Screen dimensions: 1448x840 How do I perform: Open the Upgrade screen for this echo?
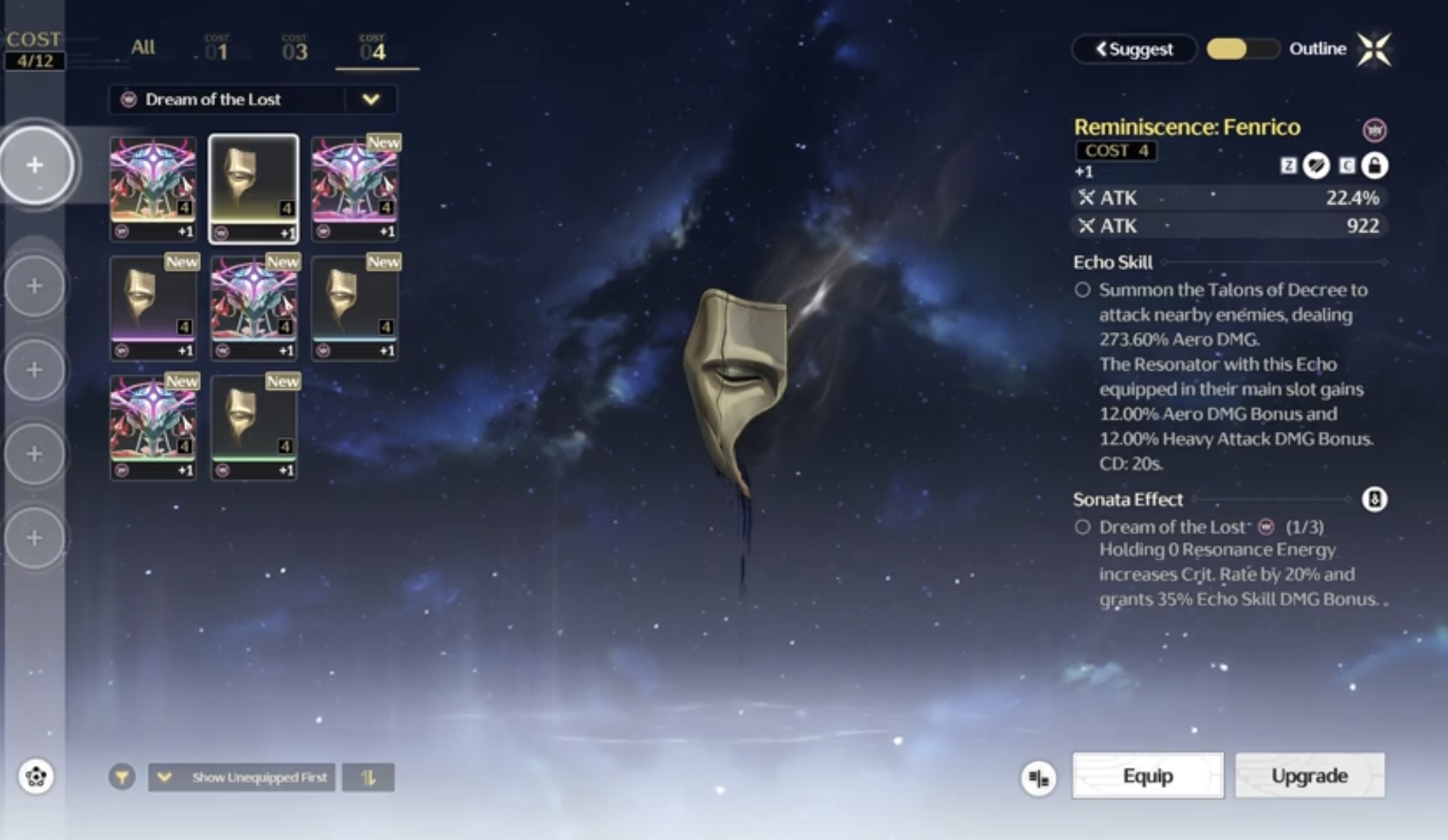(1310, 775)
